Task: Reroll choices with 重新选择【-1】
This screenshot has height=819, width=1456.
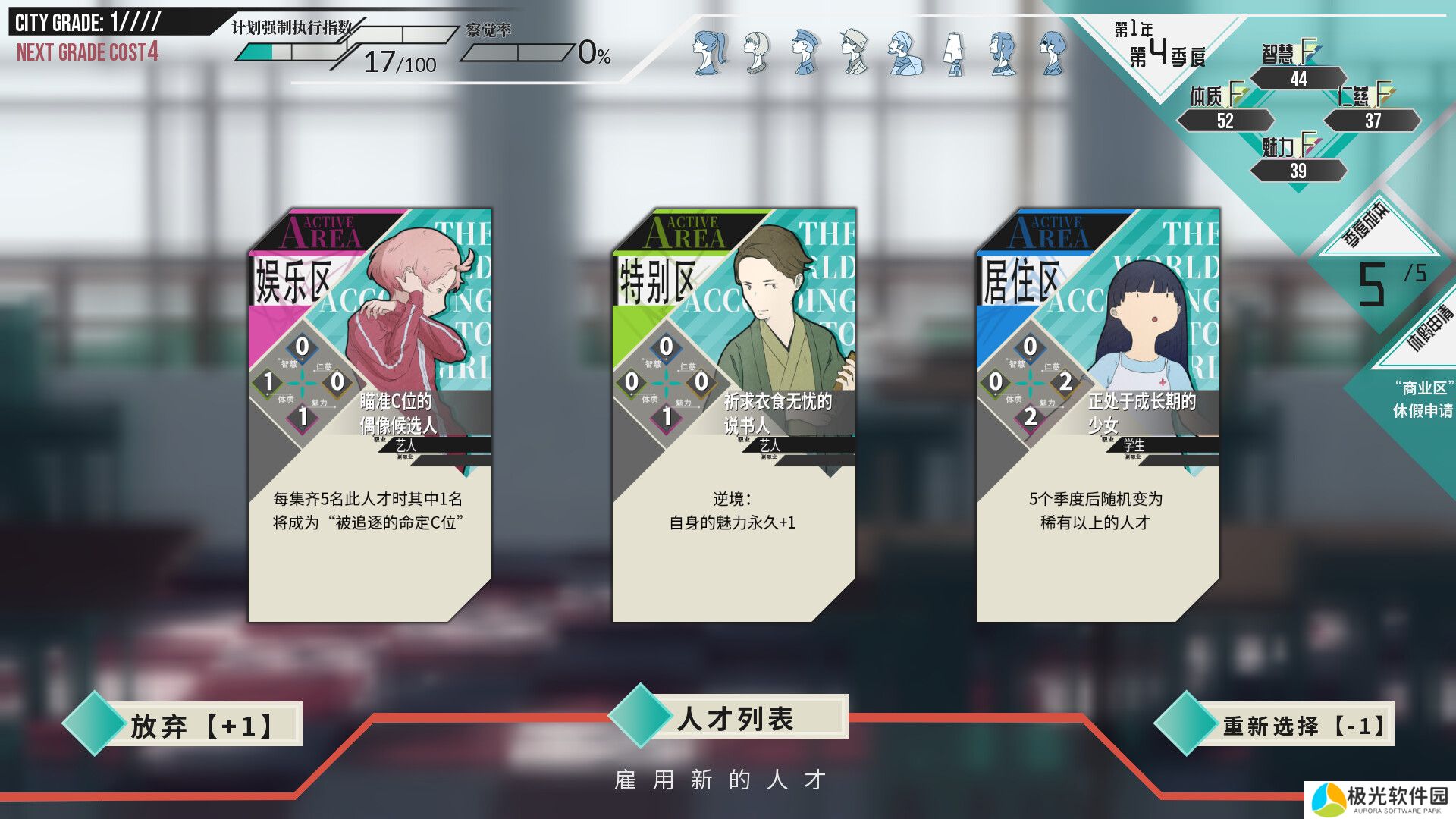Action: tap(1301, 725)
